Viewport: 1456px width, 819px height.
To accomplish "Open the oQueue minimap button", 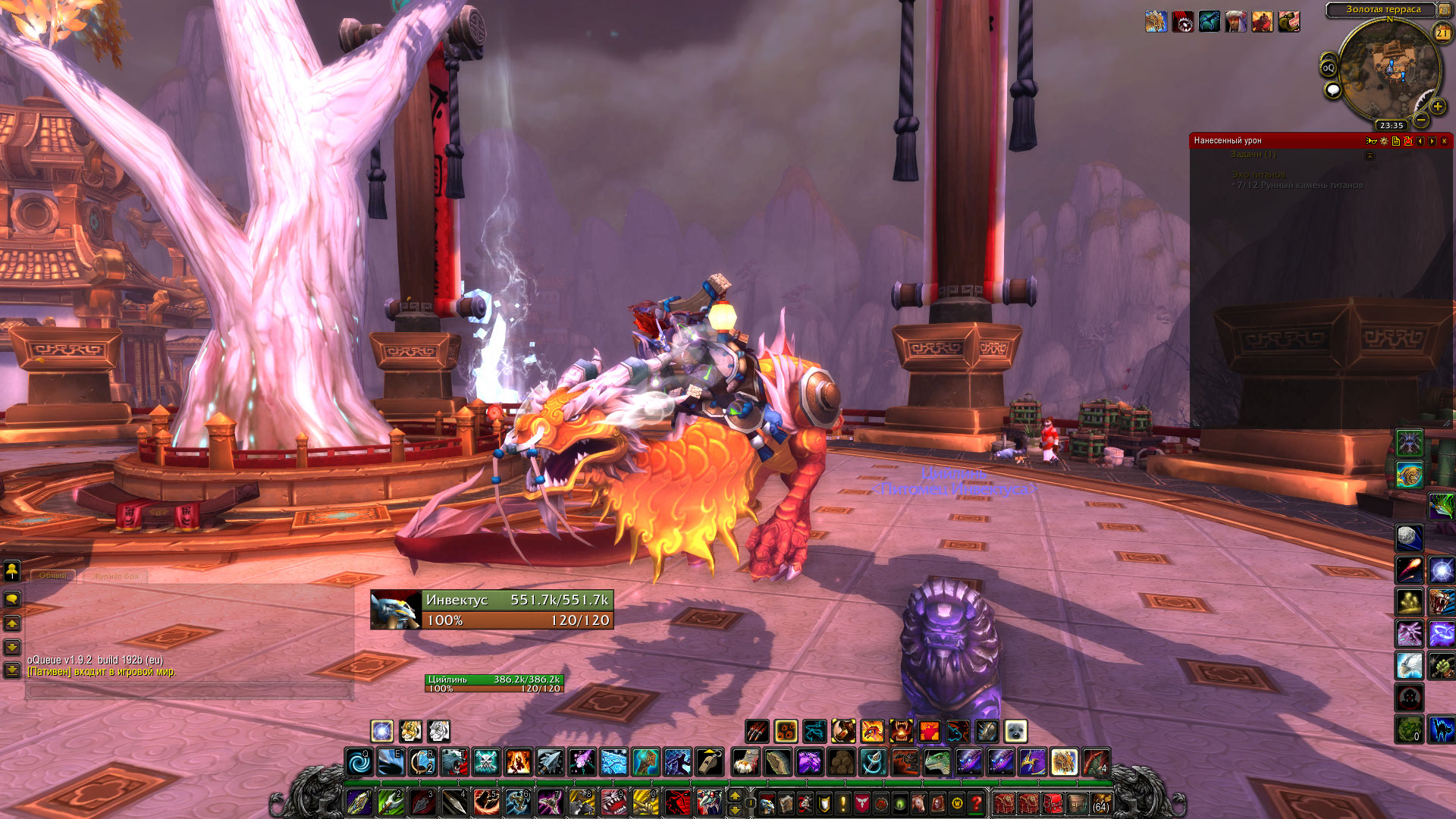I will pyautogui.click(x=1329, y=68).
